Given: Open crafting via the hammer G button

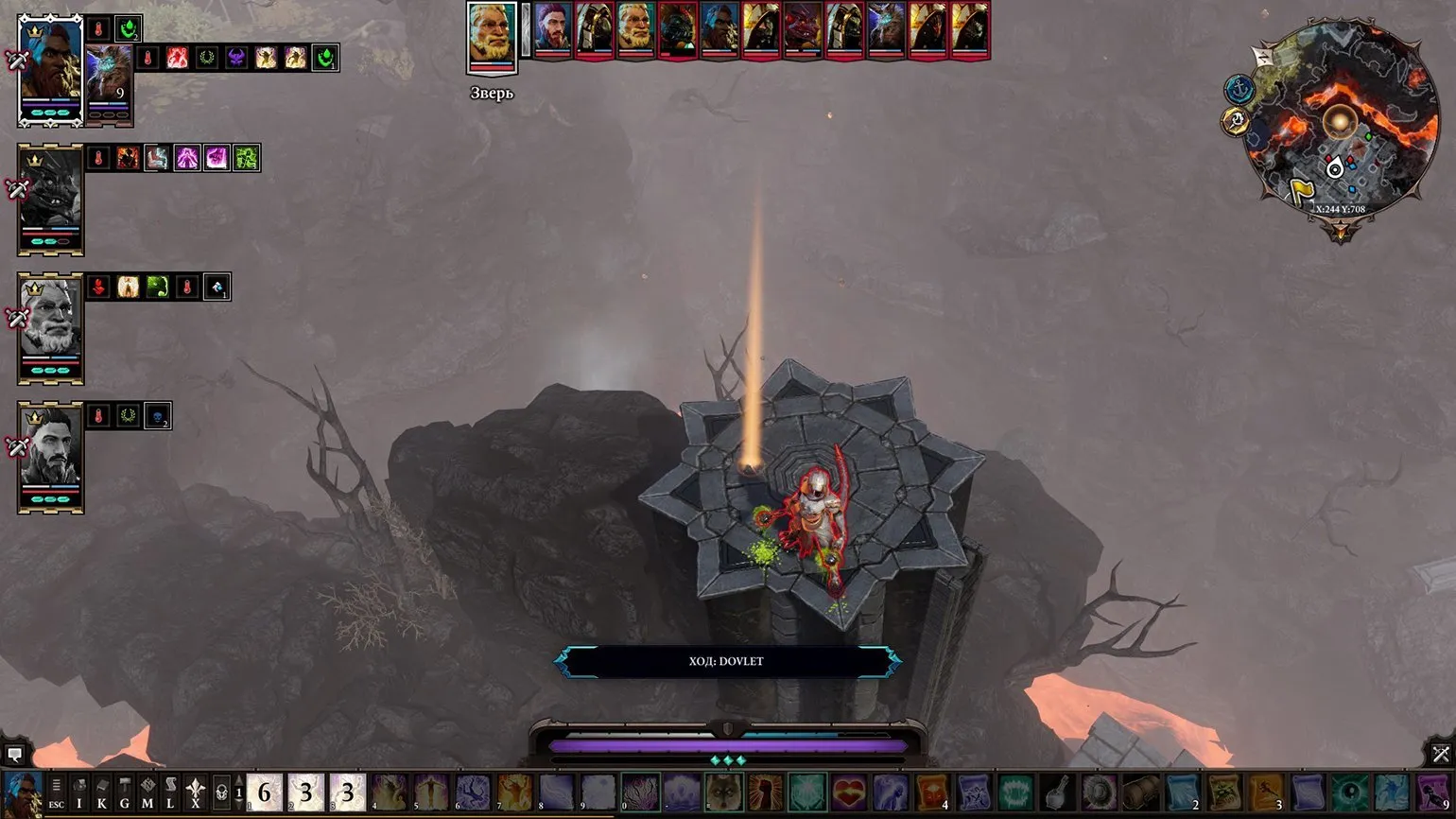Looking at the screenshot, I should (x=125, y=793).
